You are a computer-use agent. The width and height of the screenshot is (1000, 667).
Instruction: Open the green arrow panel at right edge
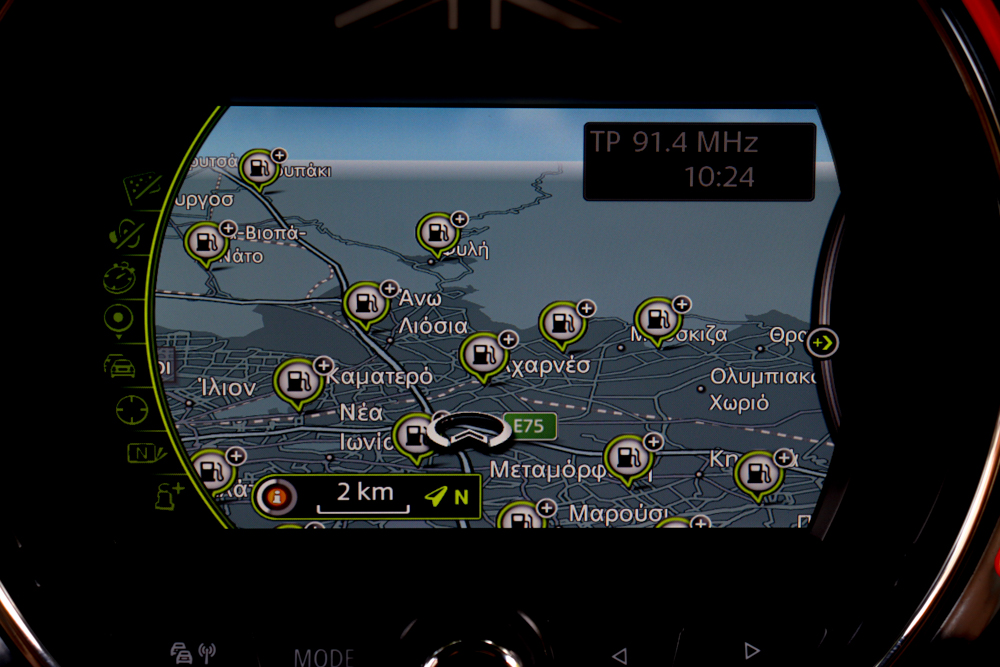(822, 343)
